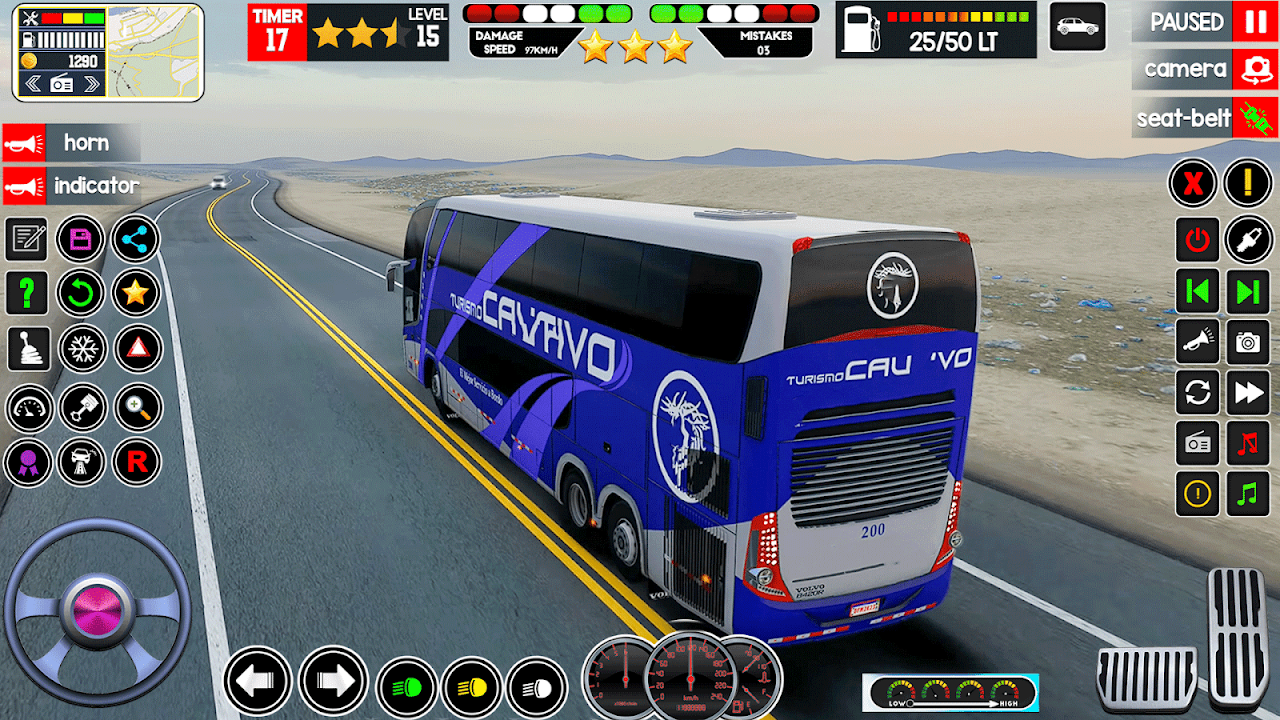1280x720 pixels.
Task: Click the red pause button
Action: (1254, 21)
